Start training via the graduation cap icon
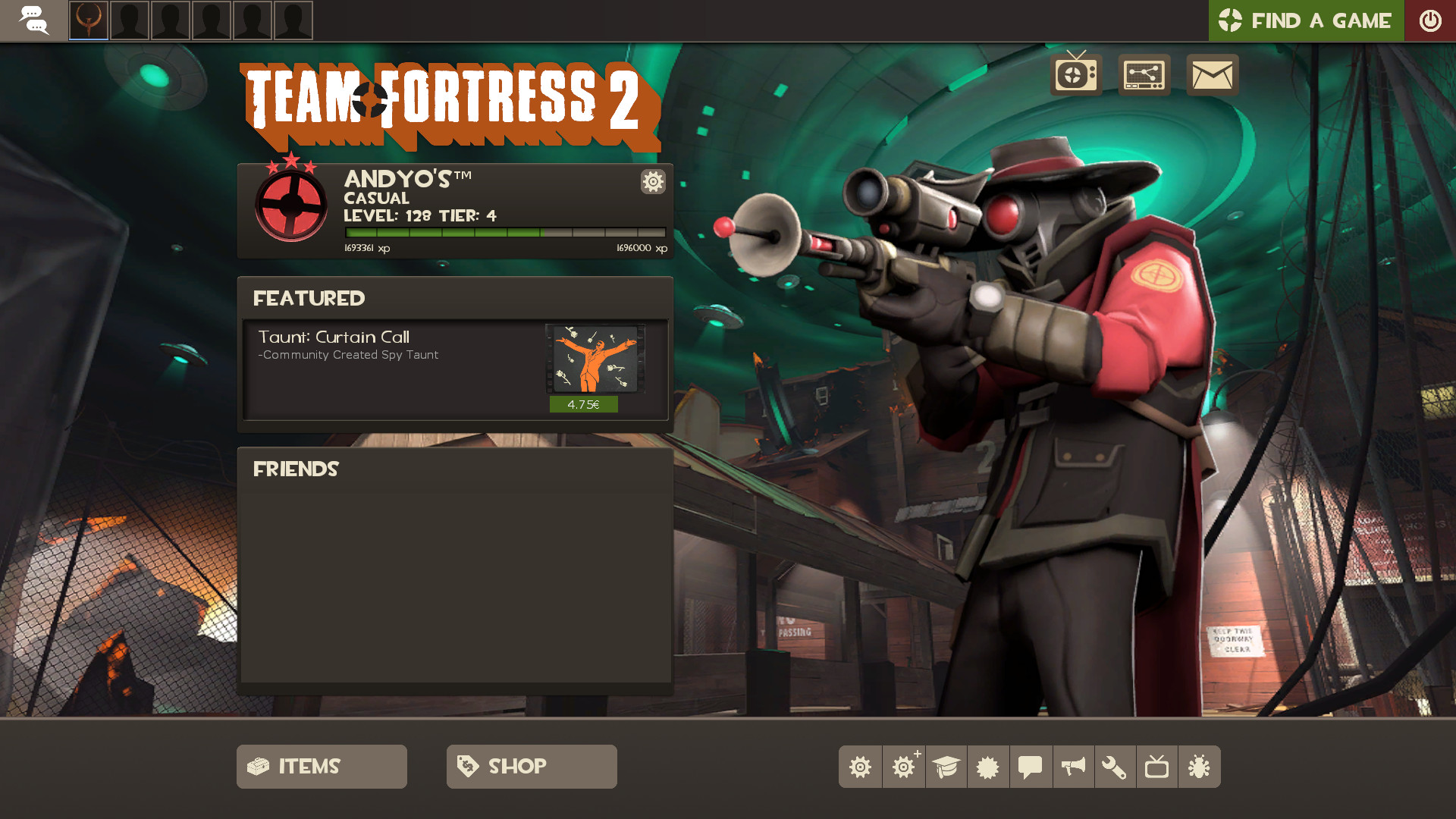 pos(946,767)
